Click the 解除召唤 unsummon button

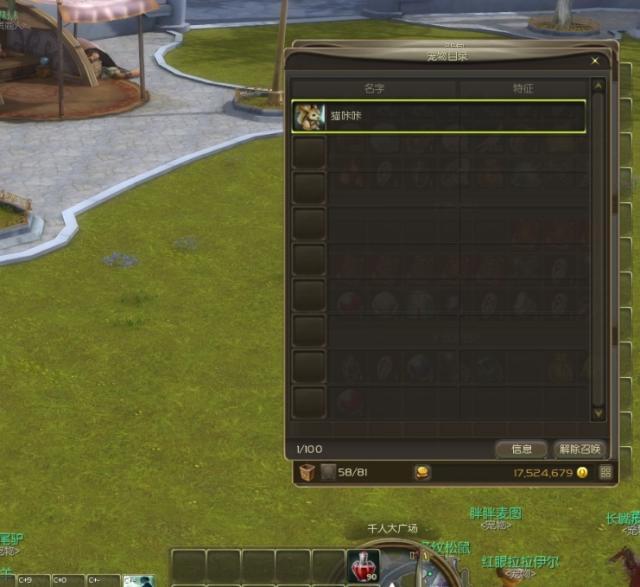[x=579, y=449]
